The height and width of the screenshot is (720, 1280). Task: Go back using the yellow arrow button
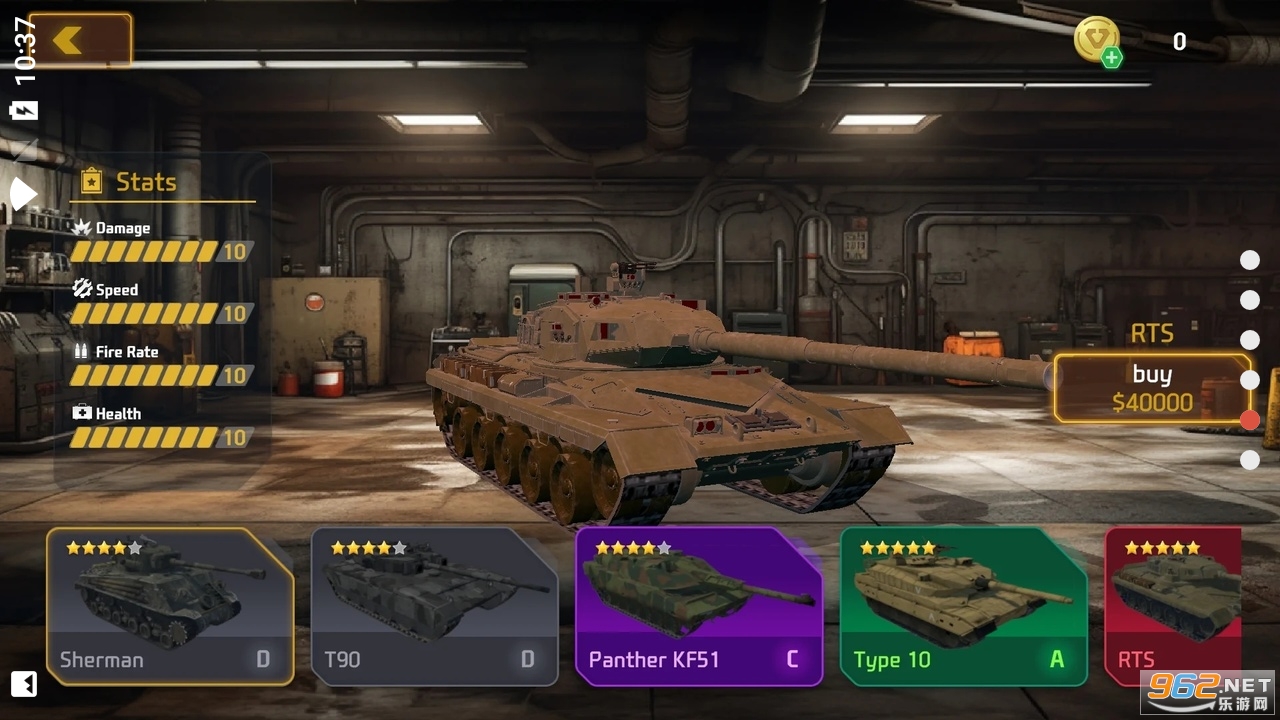point(80,40)
